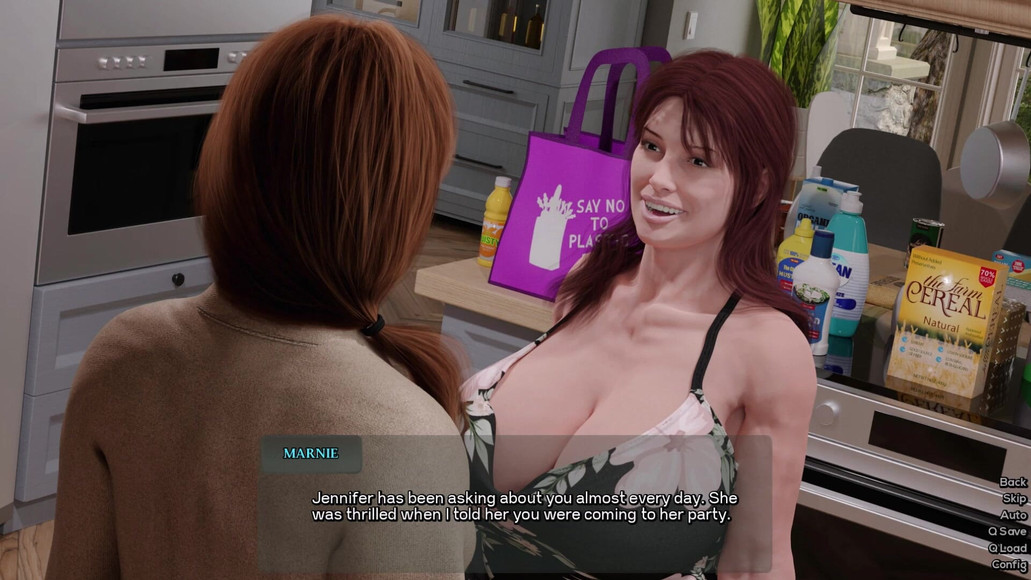Go back with the Back button

pyautogui.click(x=1012, y=482)
